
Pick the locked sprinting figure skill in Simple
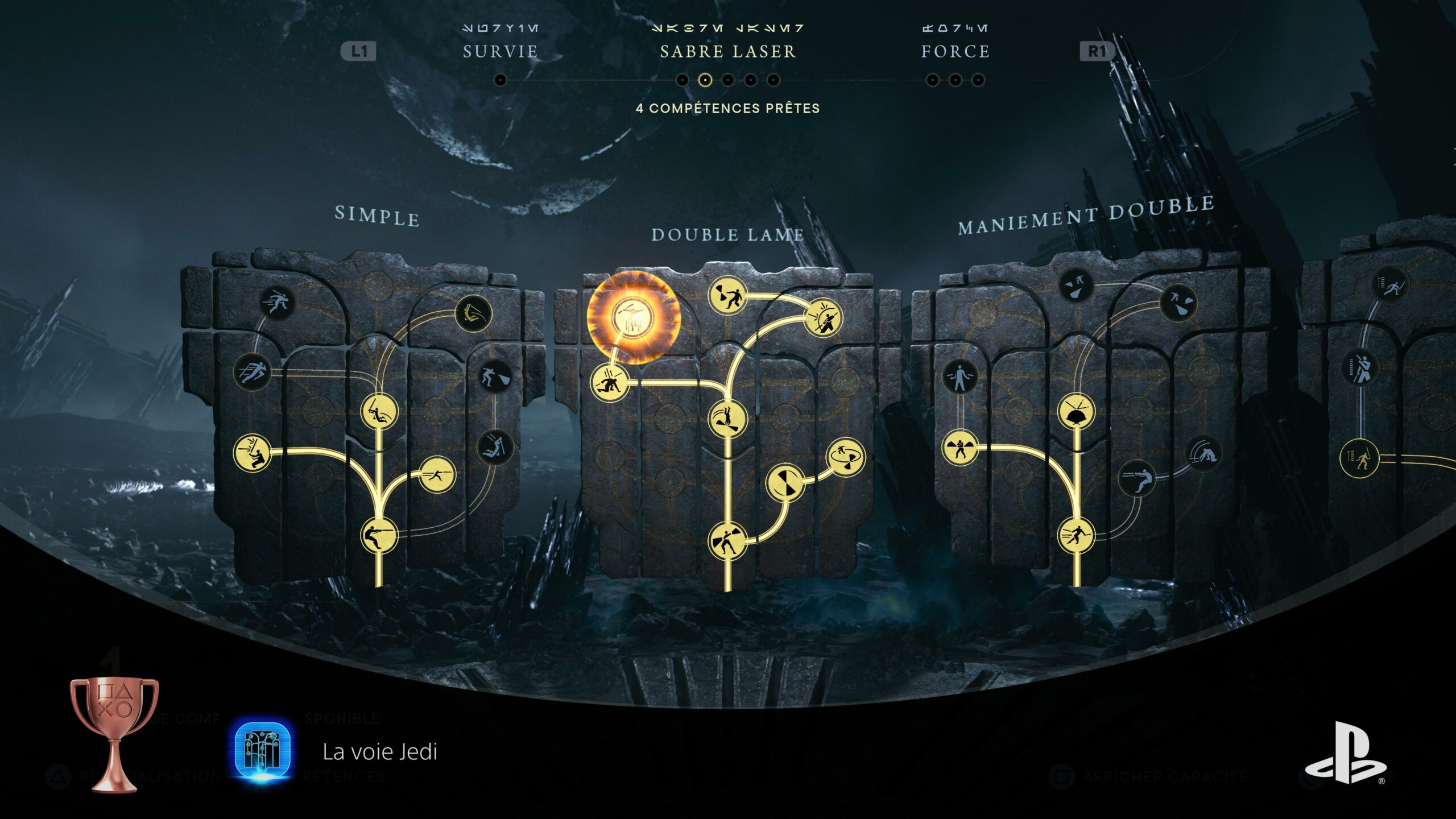tap(277, 302)
